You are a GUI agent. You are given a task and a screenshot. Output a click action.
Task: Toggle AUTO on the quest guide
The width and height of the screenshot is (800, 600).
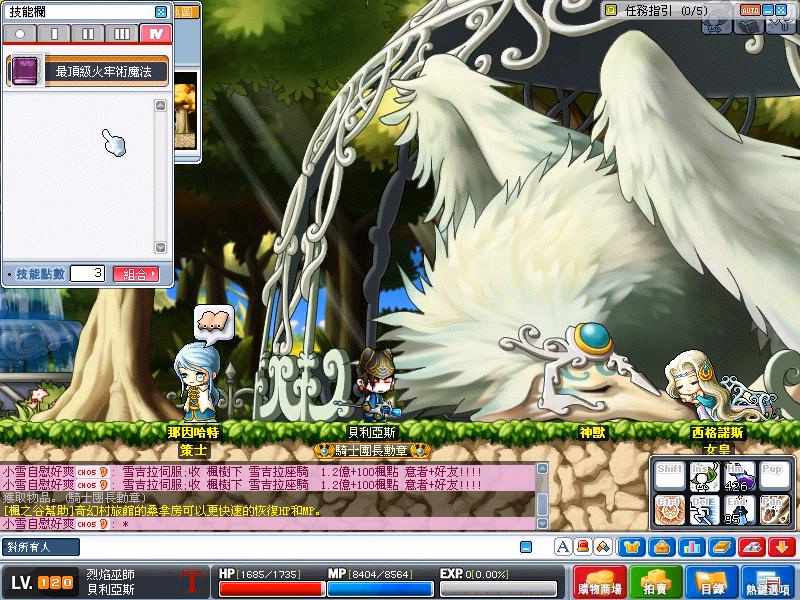click(x=750, y=10)
